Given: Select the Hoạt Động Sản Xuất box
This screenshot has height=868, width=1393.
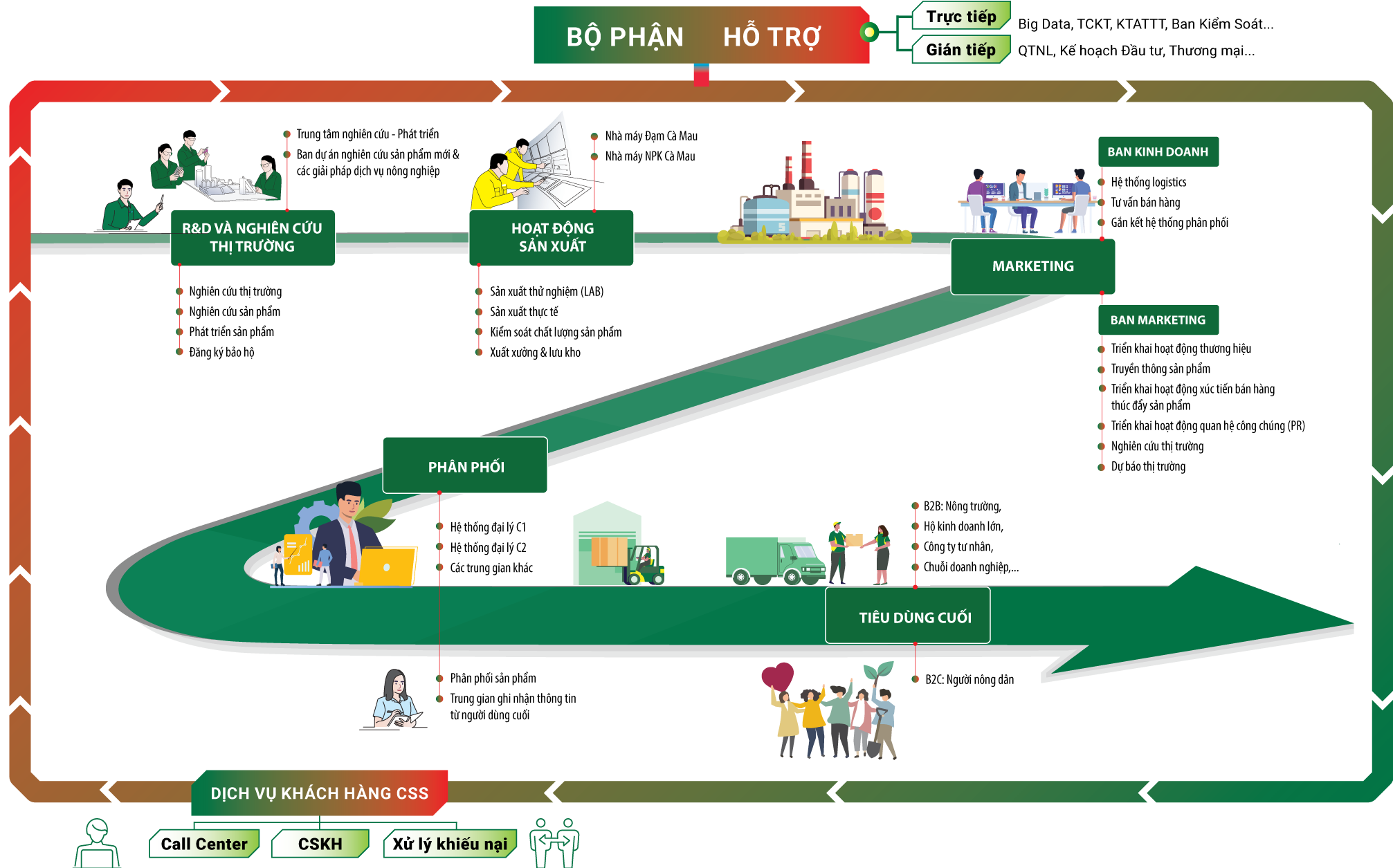Looking at the screenshot, I should (x=552, y=237).
